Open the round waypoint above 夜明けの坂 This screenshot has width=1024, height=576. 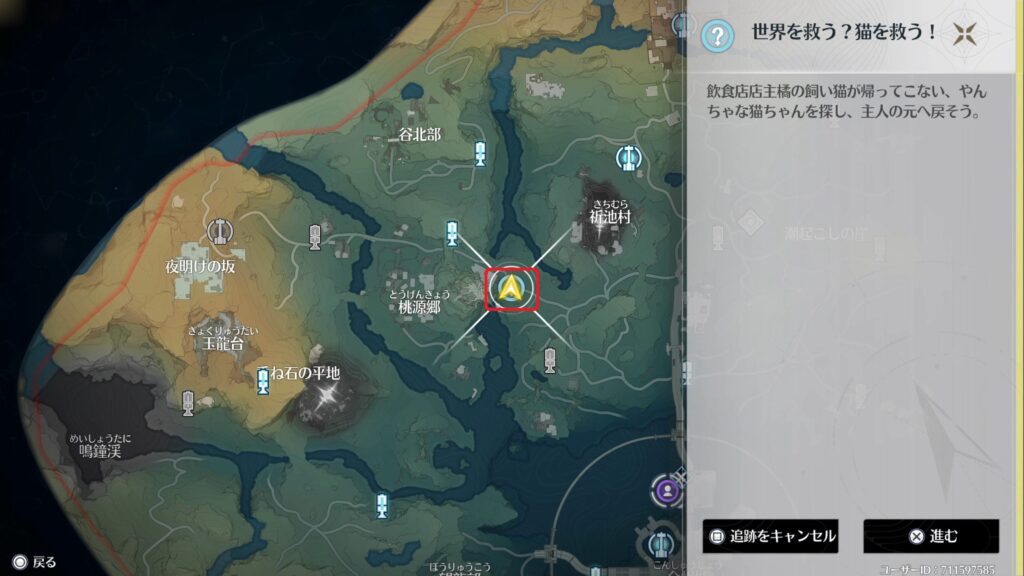(x=220, y=231)
